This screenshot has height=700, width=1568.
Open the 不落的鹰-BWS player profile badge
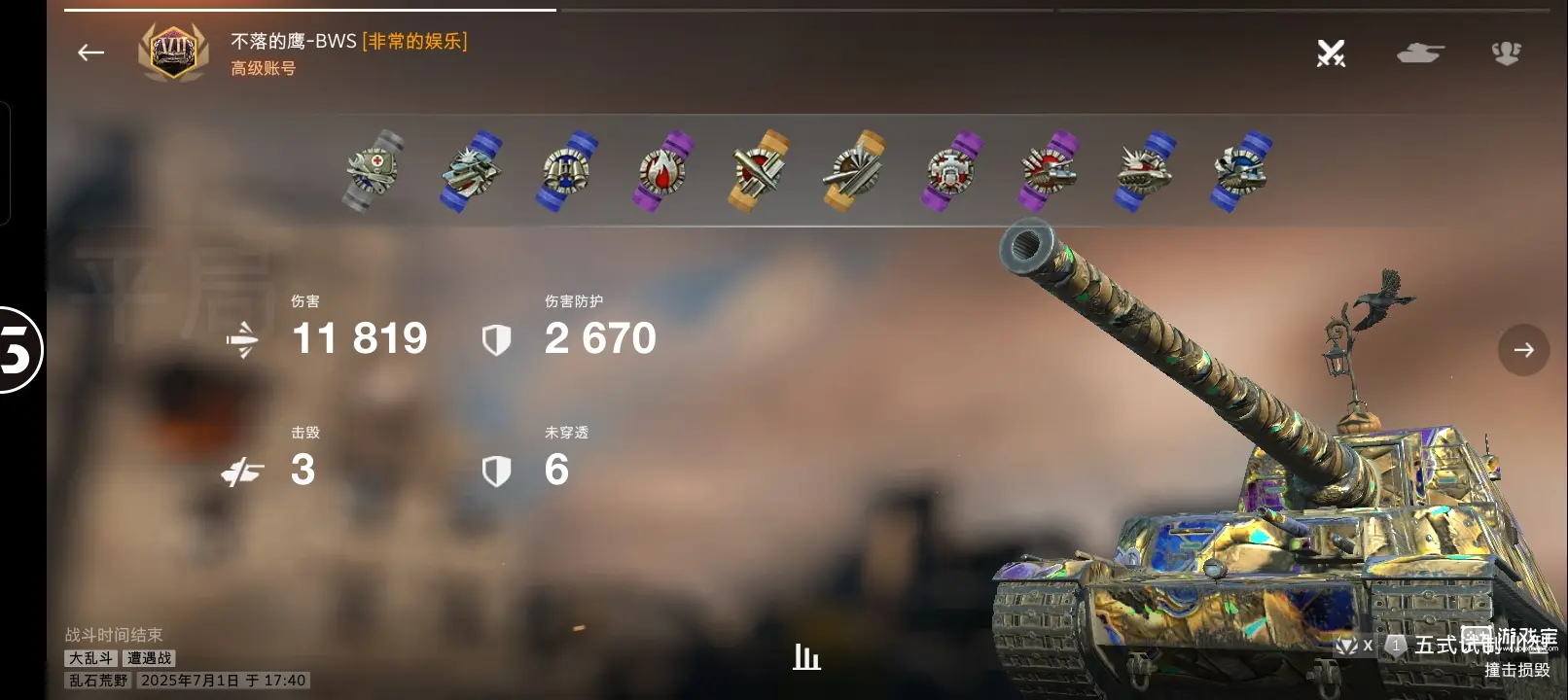(x=173, y=52)
